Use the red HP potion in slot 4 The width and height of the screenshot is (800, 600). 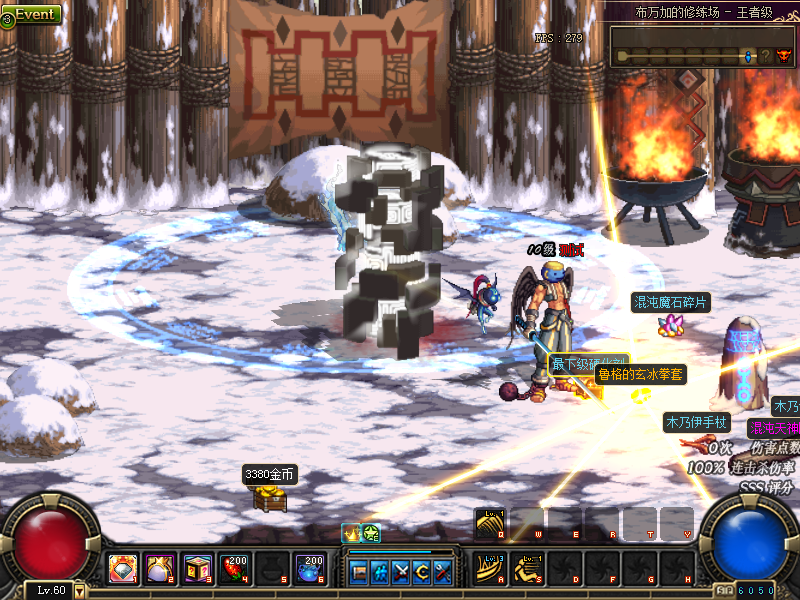(x=234, y=569)
